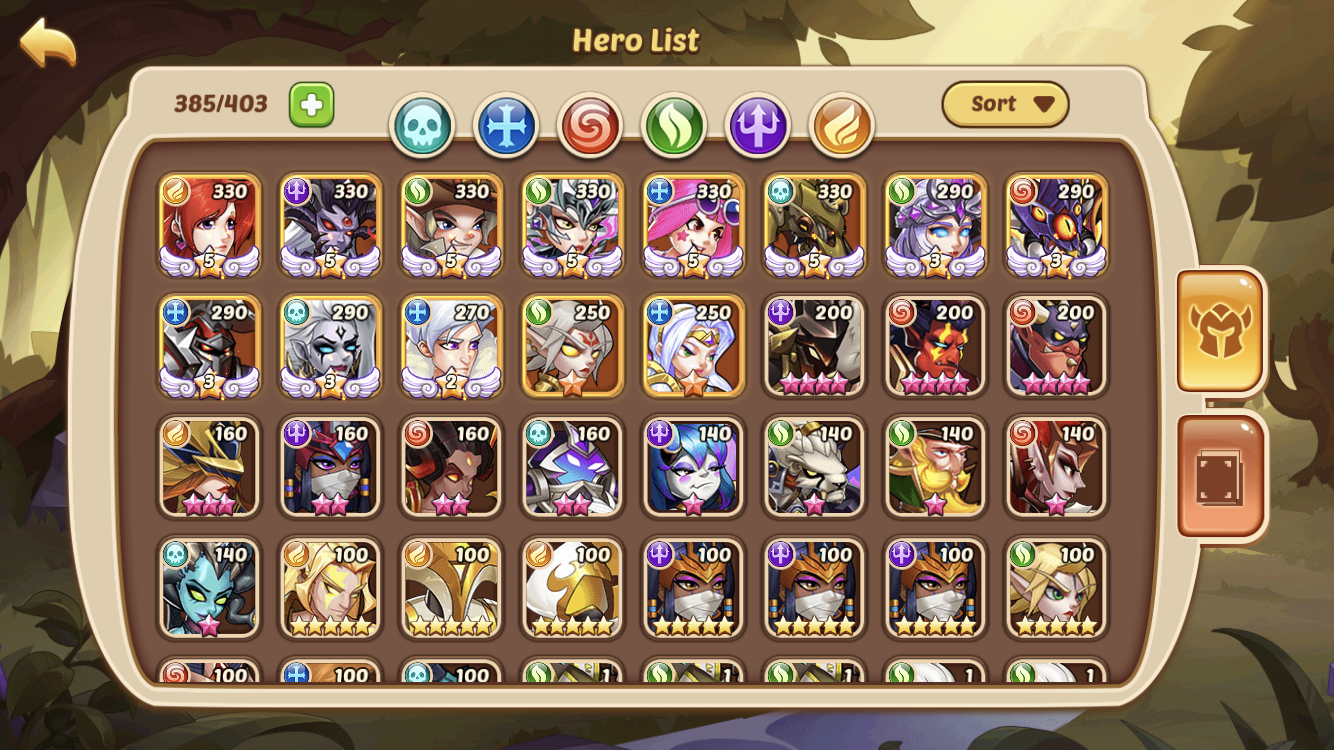The width and height of the screenshot is (1334, 750).
Task: Click the green plus button to expand hero slots
Action: tap(310, 102)
